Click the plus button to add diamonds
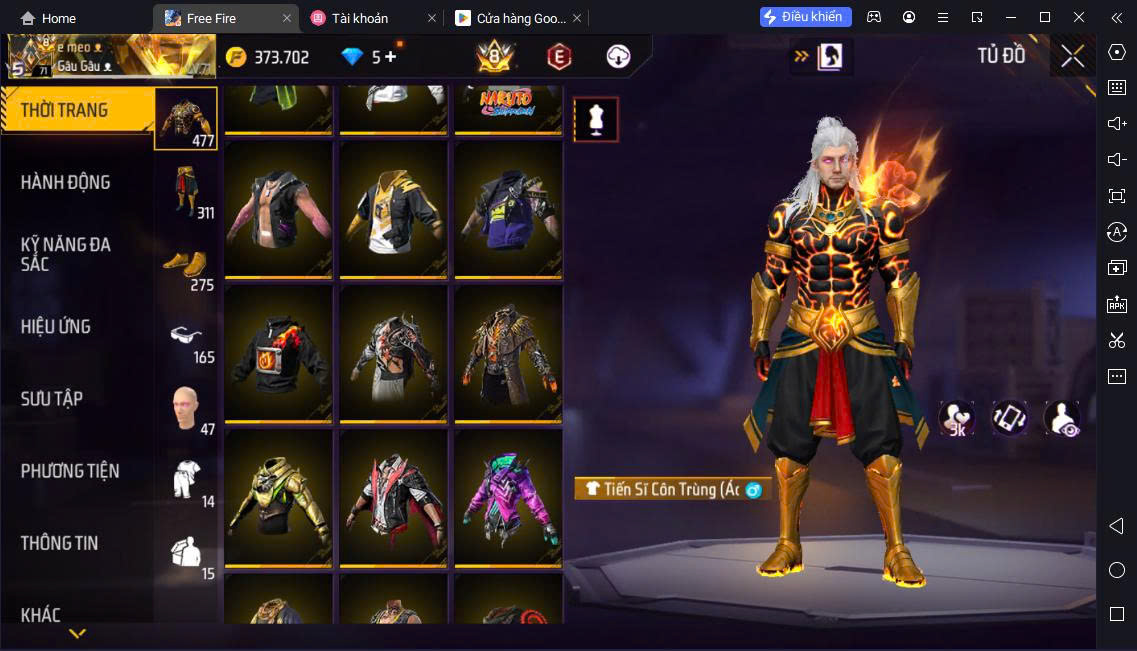The width and height of the screenshot is (1137, 651). pyautogui.click(x=390, y=57)
